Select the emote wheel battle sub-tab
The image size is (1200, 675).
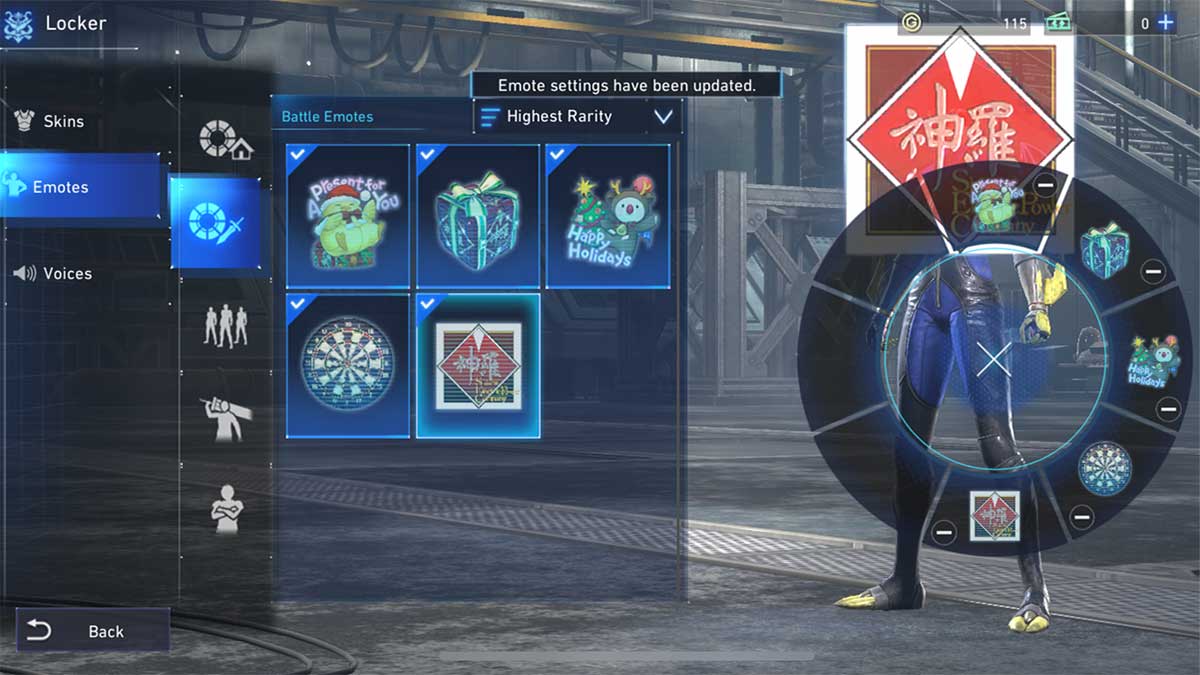pyautogui.click(x=216, y=222)
